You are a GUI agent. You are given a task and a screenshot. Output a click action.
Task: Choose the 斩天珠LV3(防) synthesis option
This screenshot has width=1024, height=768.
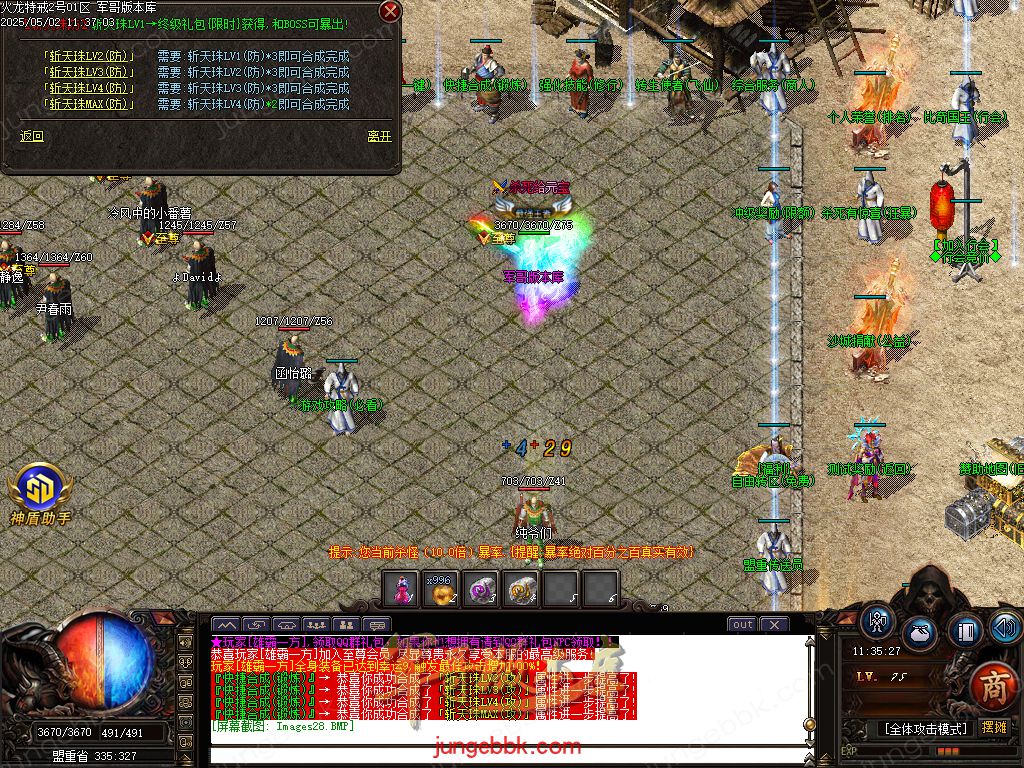(88, 73)
